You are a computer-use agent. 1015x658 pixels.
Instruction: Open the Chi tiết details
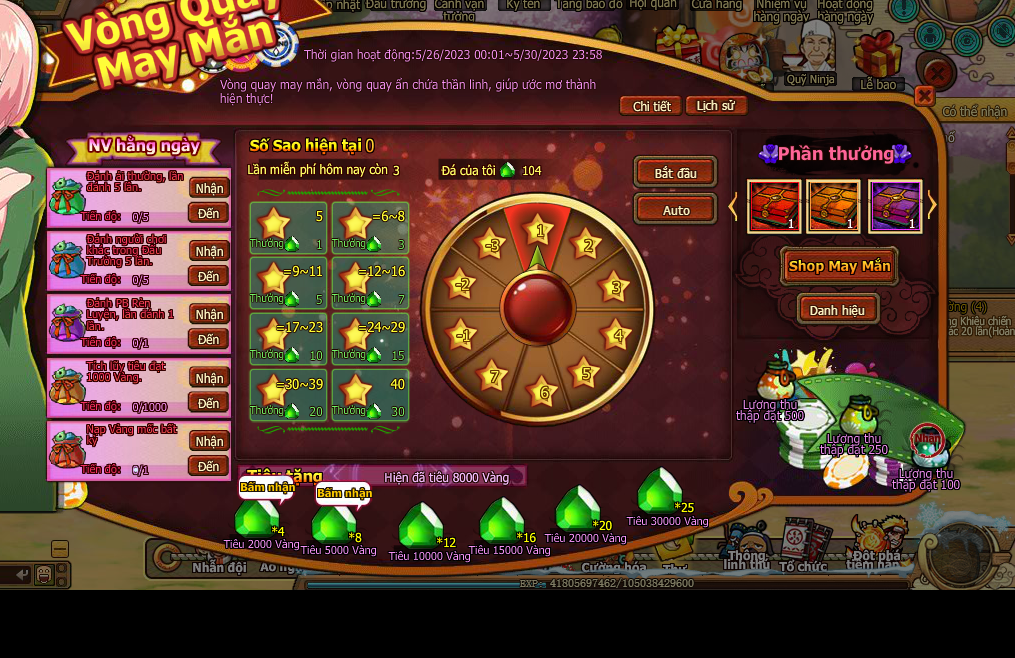click(x=651, y=106)
